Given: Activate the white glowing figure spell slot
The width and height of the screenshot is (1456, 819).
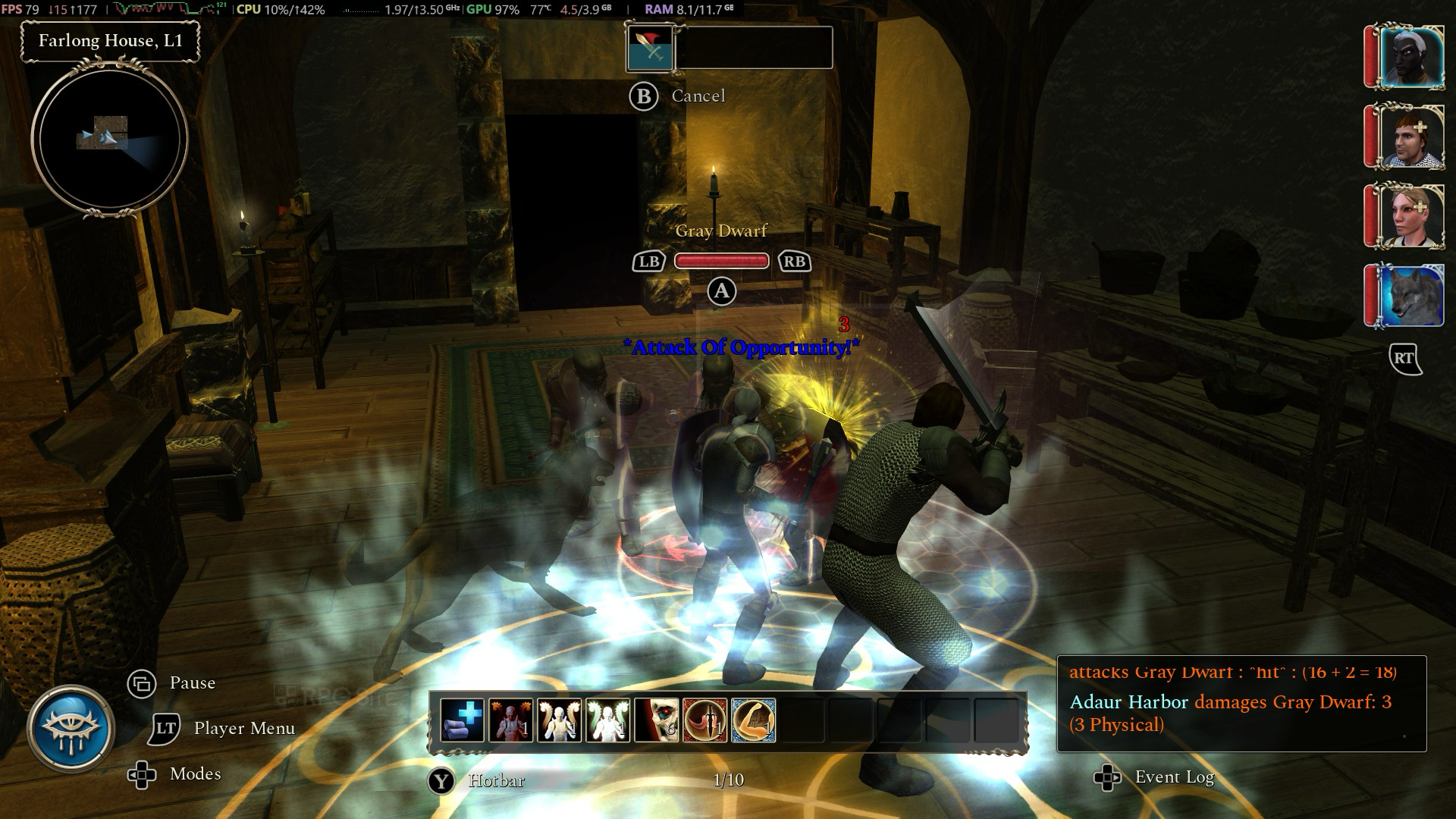Looking at the screenshot, I should coord(559,720).
